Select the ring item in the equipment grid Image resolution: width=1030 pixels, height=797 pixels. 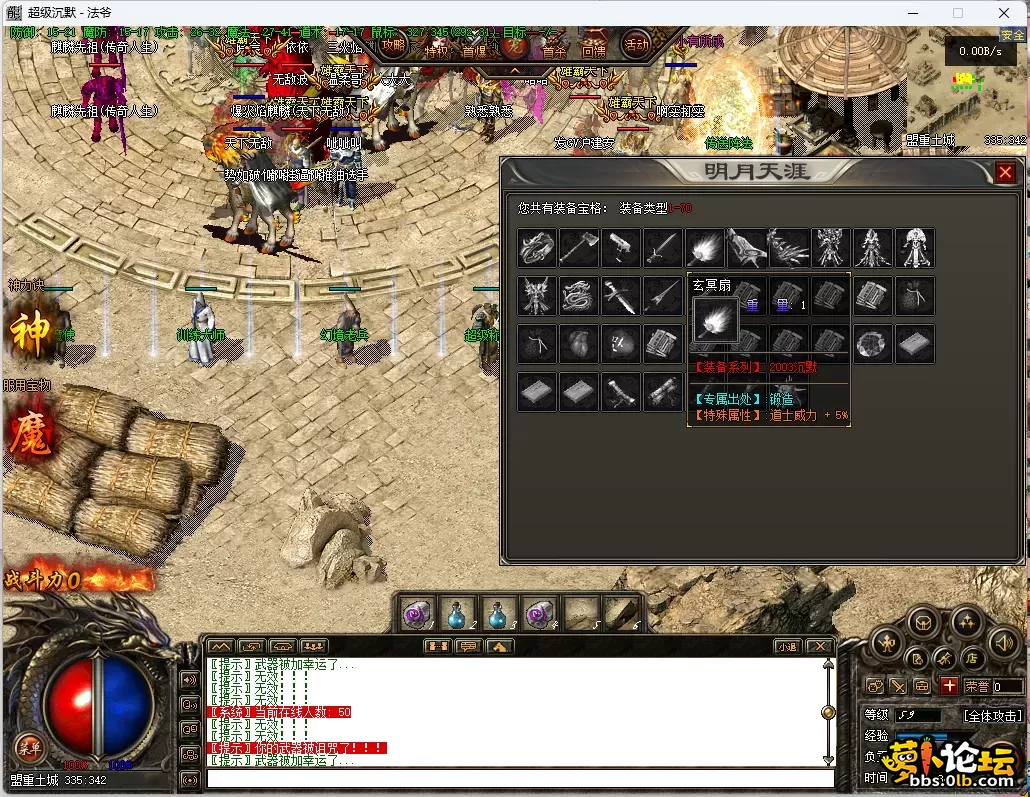tap(537, 247)
